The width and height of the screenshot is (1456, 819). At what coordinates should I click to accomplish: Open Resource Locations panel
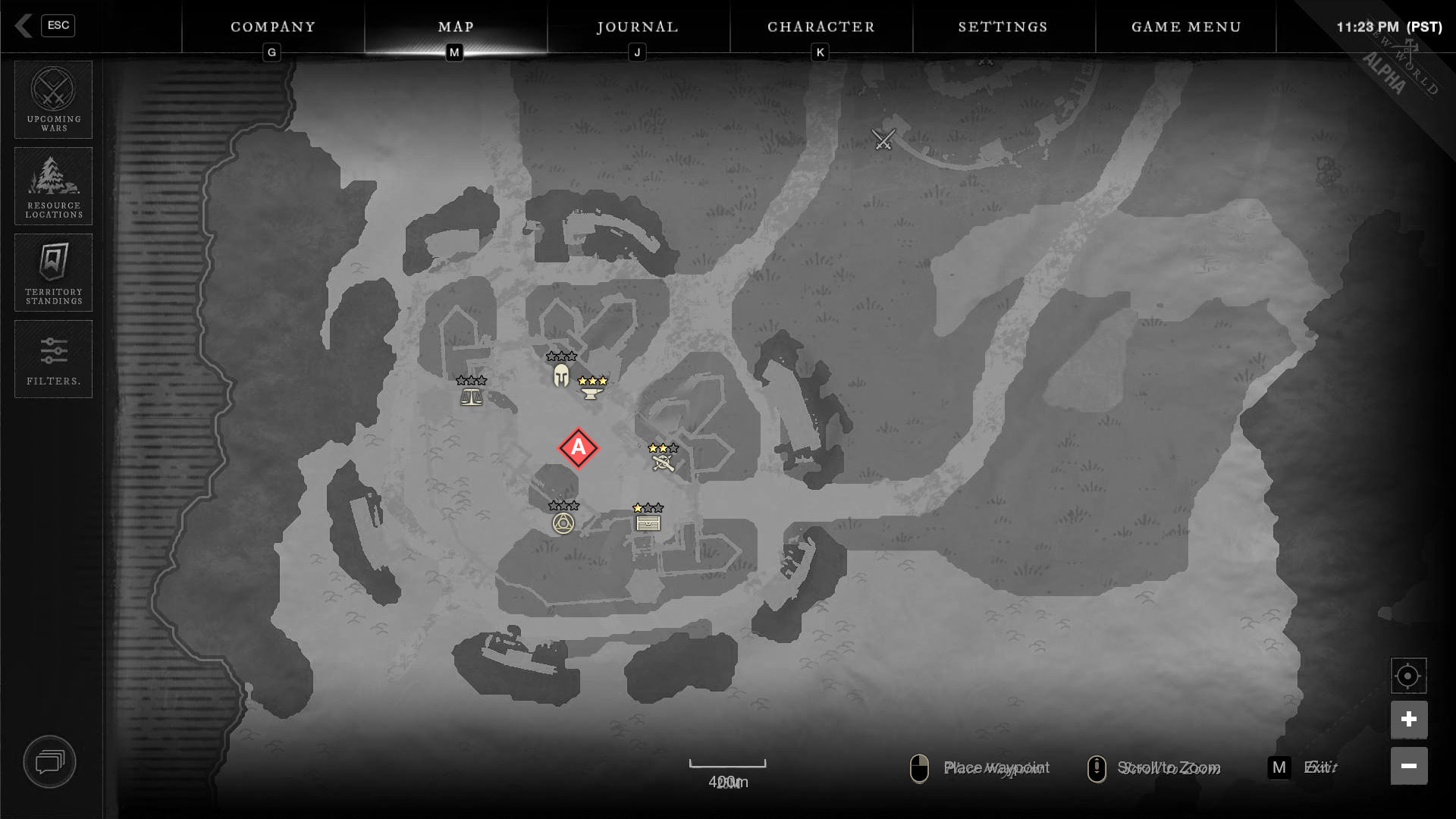point(54,186)
